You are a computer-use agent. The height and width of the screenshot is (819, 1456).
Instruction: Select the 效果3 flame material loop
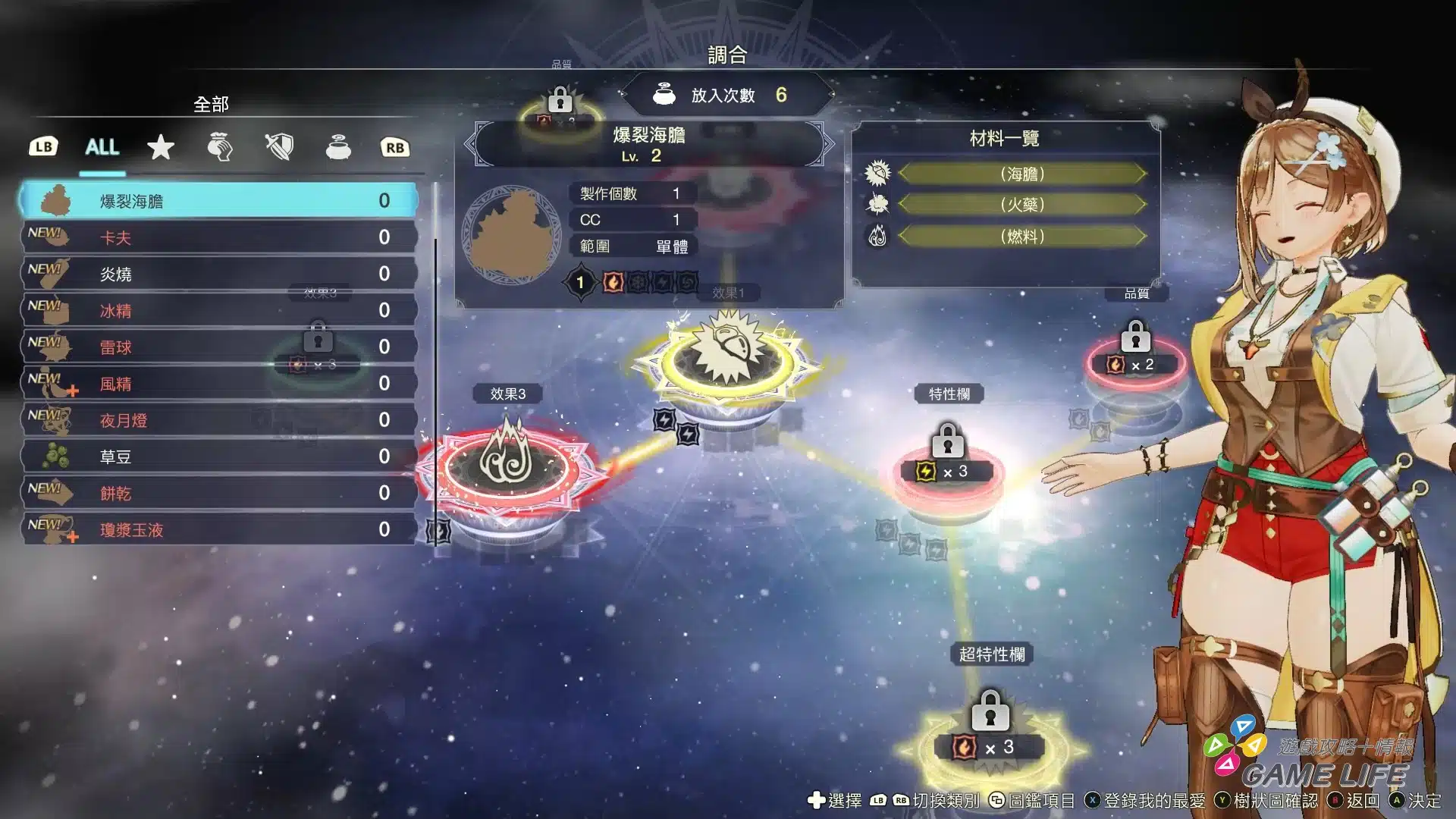[508, 464]
